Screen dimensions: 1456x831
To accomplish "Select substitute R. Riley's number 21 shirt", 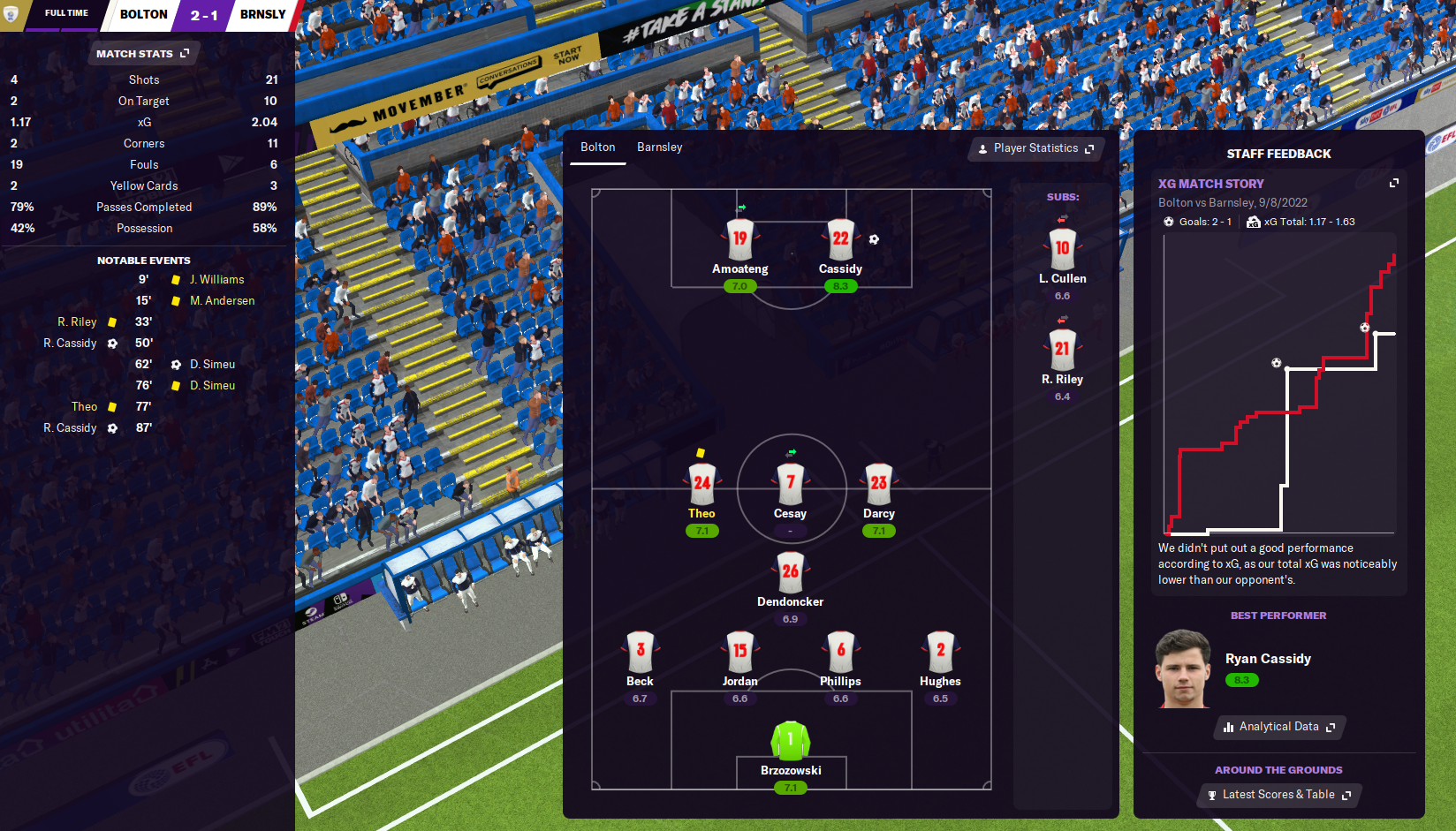I will coord(1062,350).
